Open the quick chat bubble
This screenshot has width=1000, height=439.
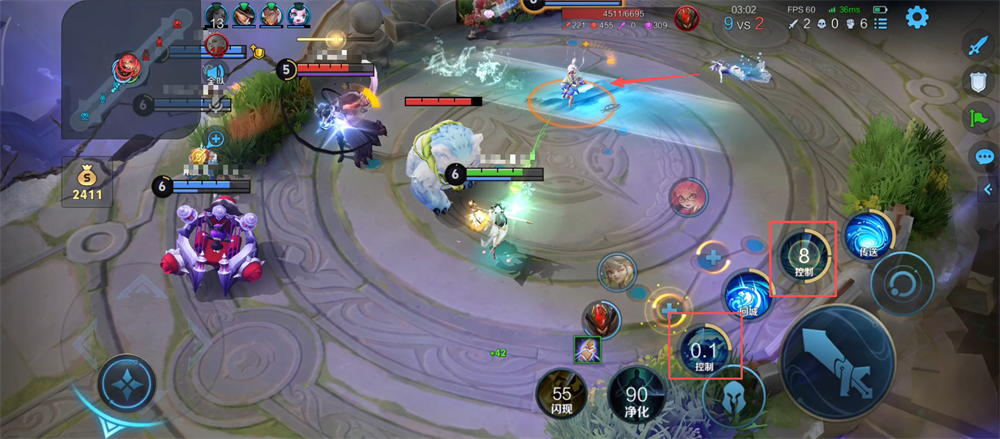pos(984,157)
